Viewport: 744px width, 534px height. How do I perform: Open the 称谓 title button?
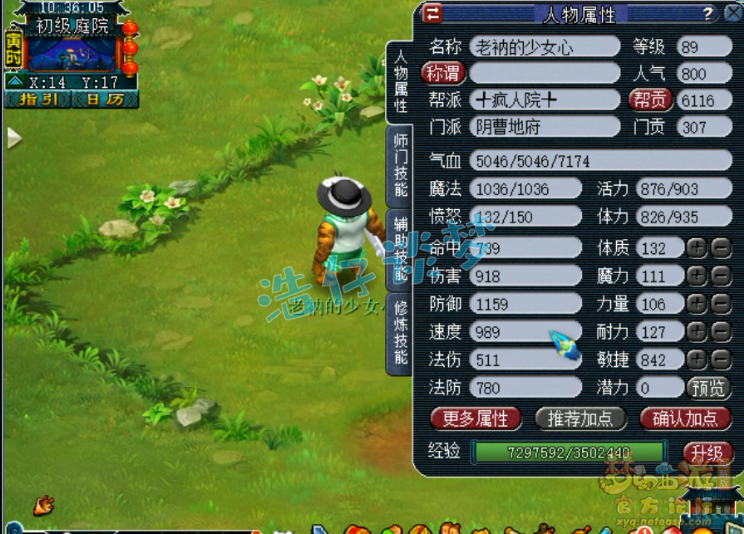point(443,73)
